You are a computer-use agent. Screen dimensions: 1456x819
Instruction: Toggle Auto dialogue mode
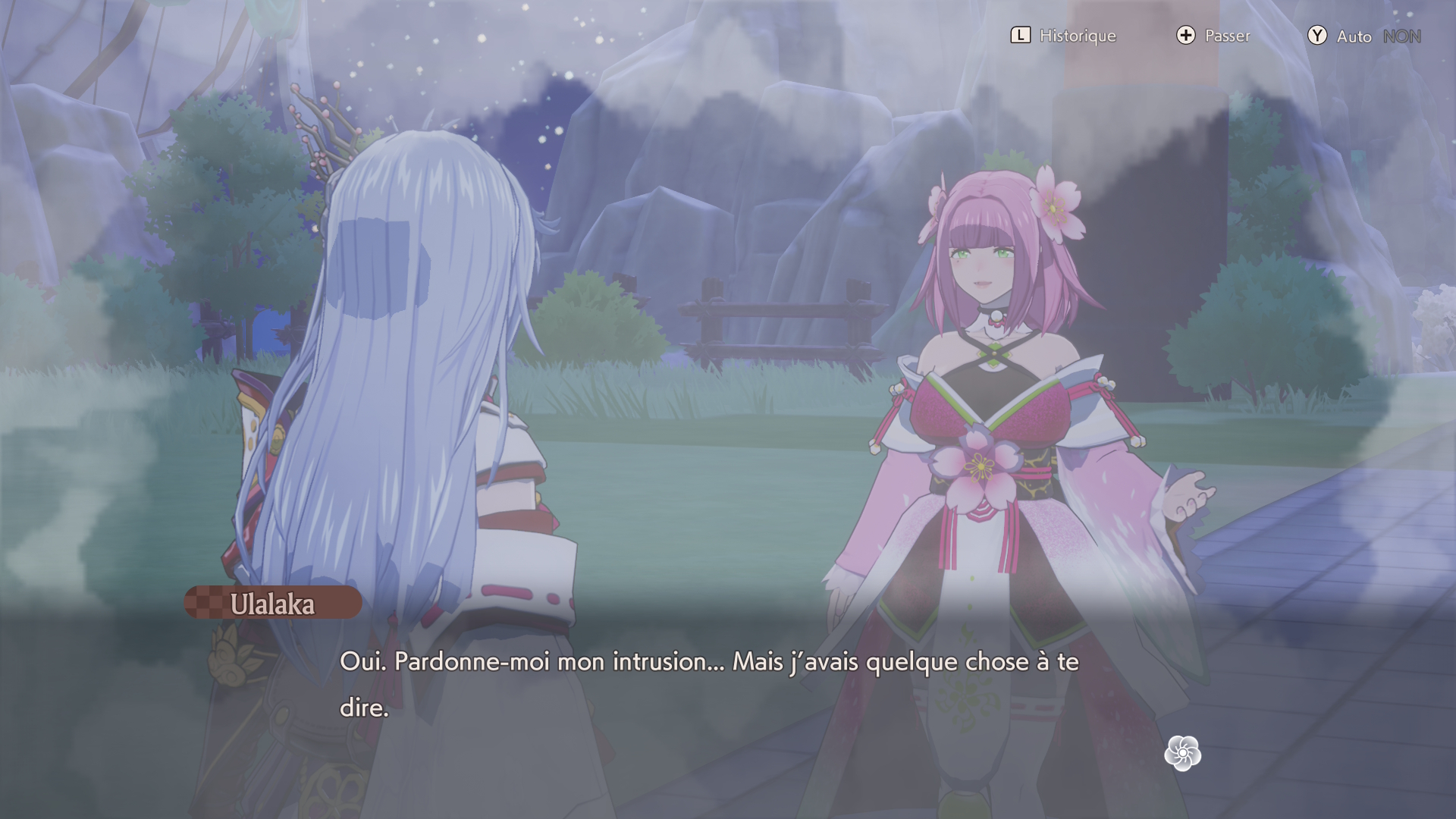(1363, 36)
